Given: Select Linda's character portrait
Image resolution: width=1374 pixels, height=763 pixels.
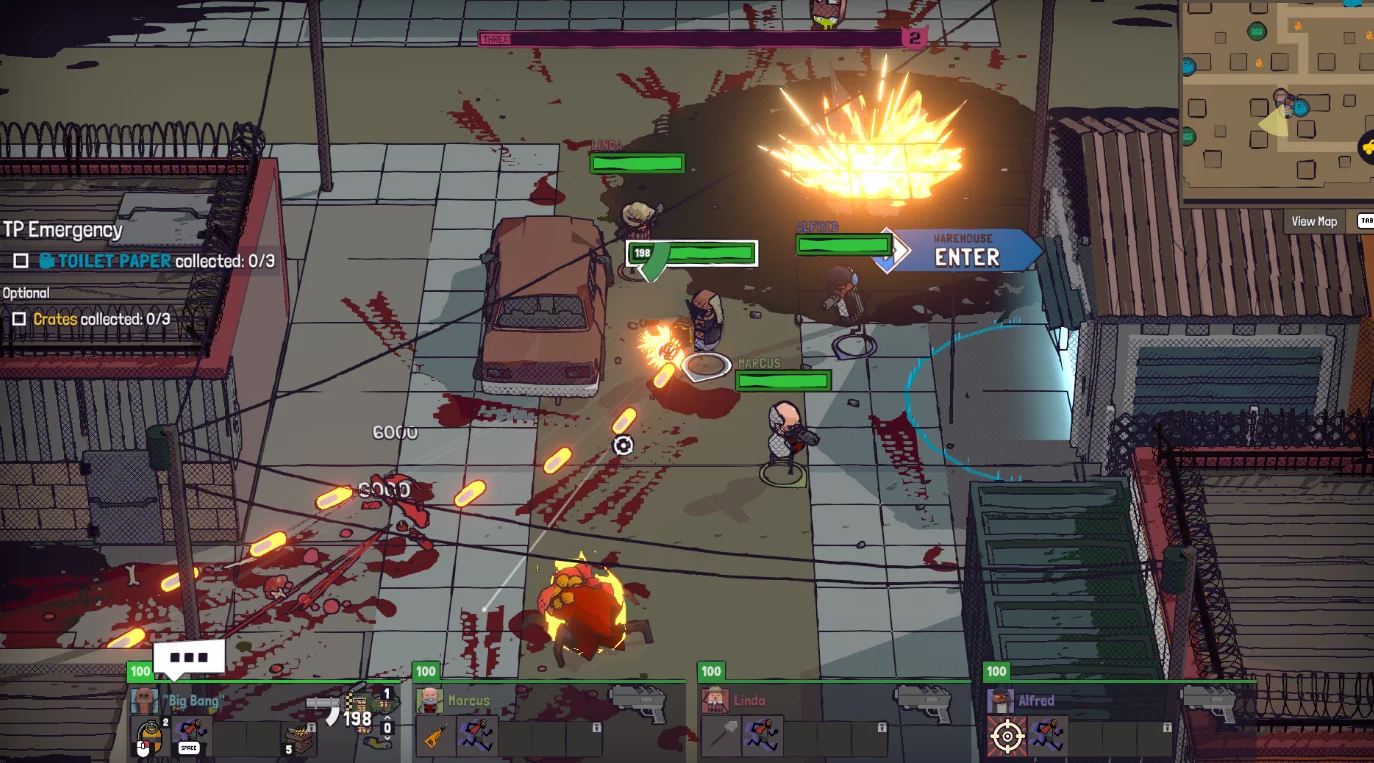Looking at the screenshot, I should click(714, 700).
